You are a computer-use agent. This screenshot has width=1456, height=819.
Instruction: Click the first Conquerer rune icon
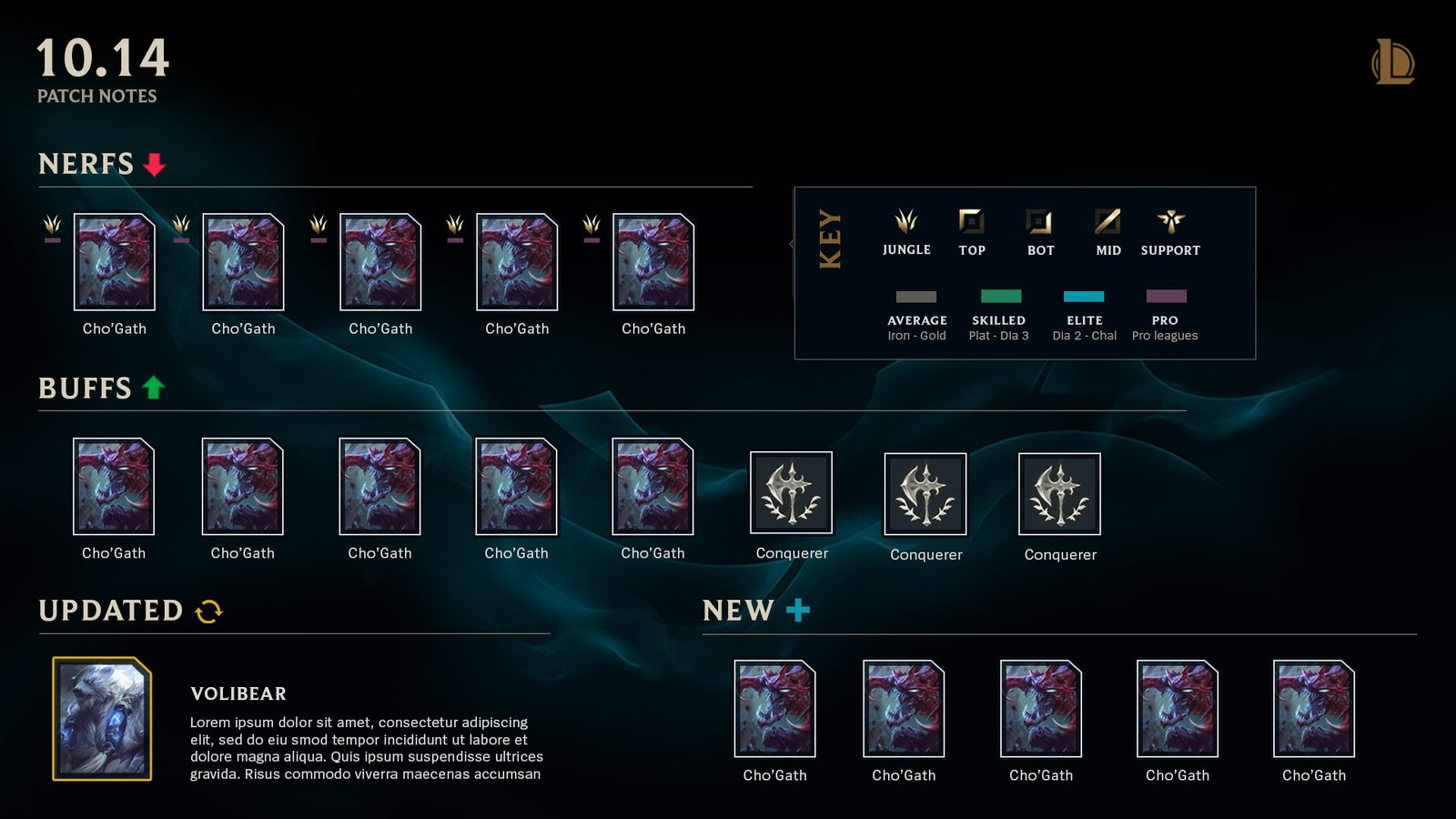pos(791,494)
